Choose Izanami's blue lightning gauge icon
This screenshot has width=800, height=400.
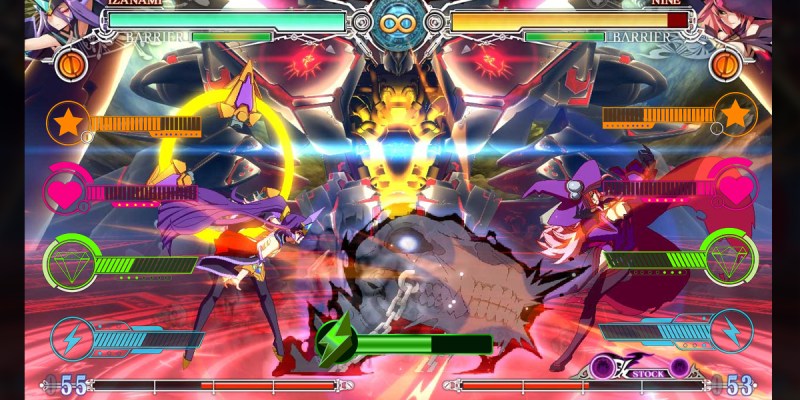[71, 335]
